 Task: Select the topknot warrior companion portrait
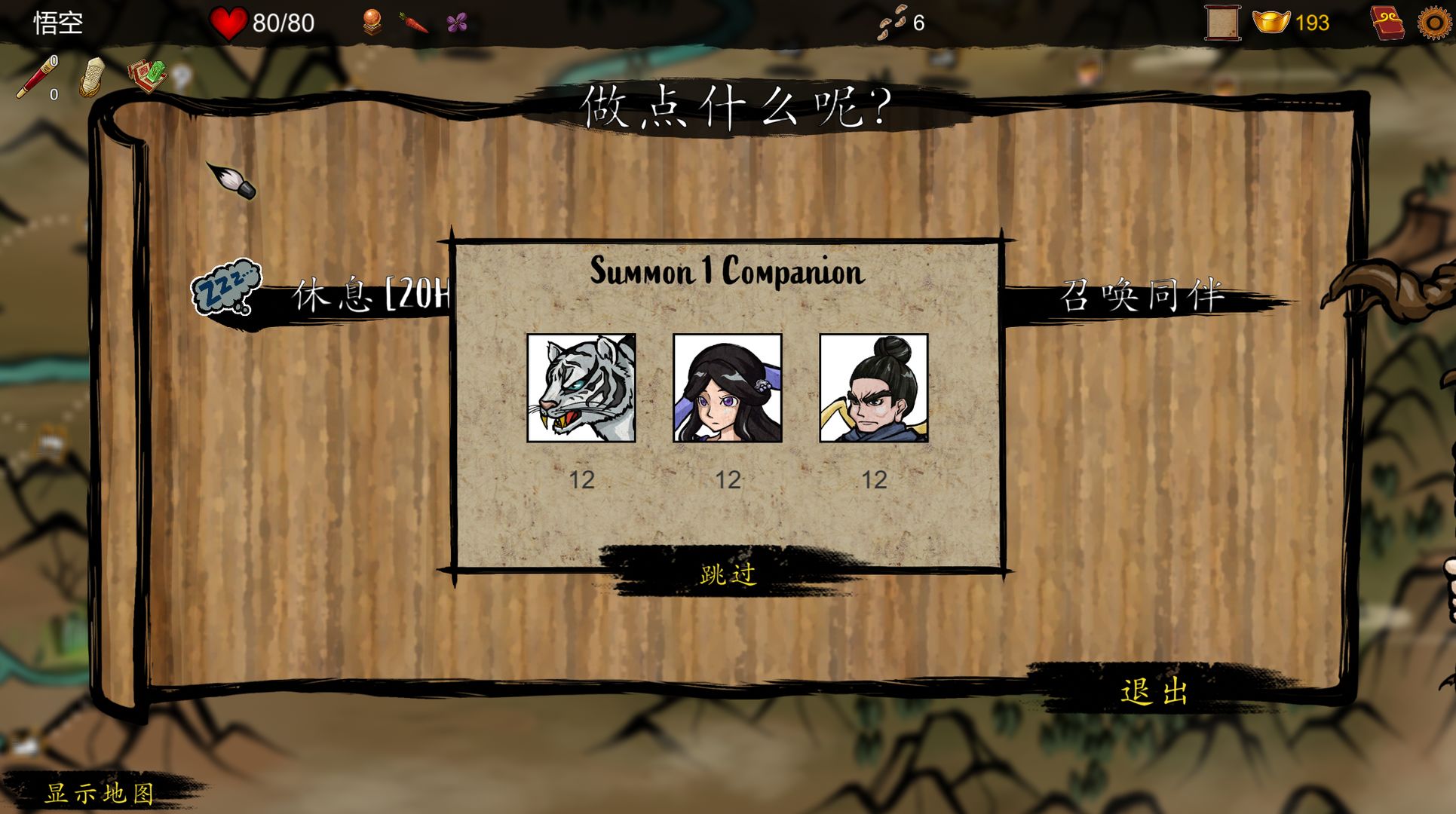tap(875, 386)
